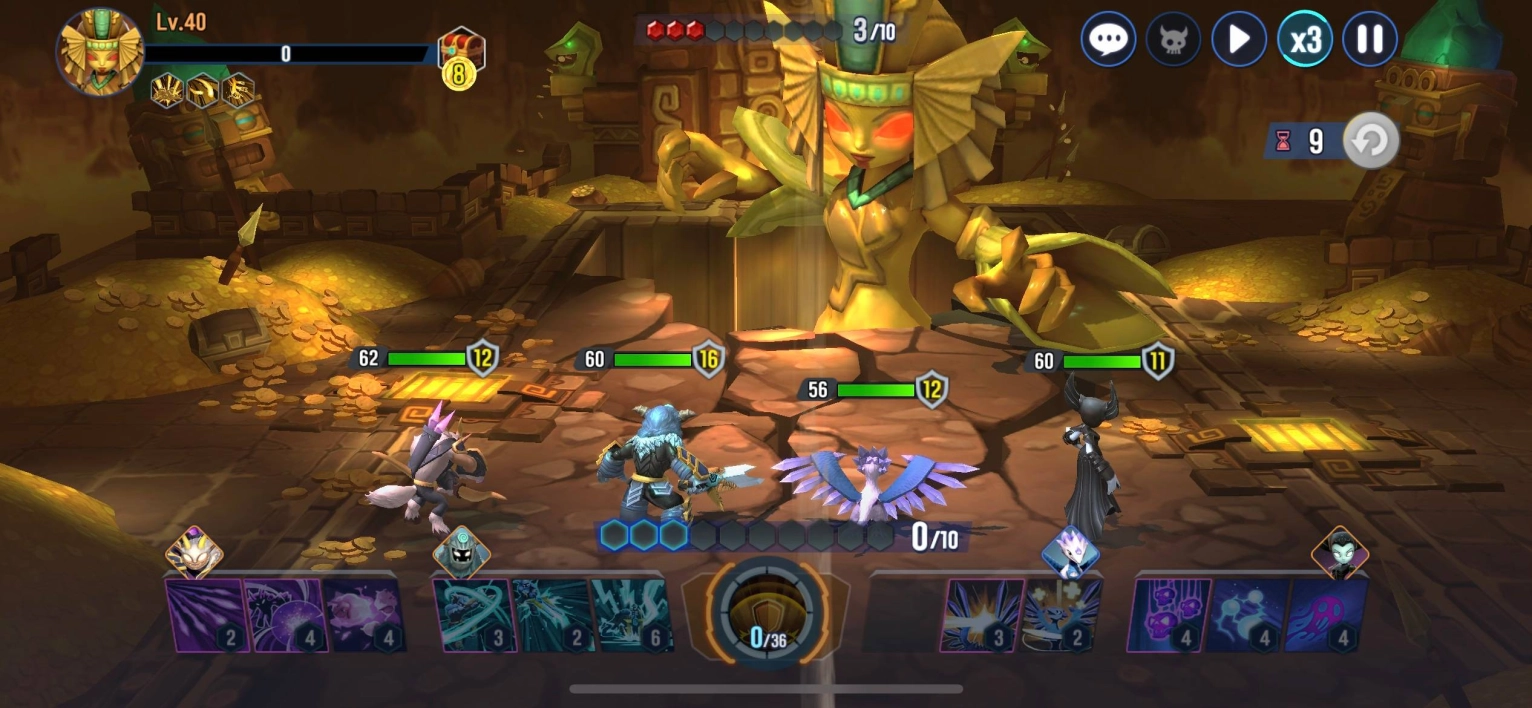Image resolution: width=1532 pixels, height=708 pixels.
Task: Toggle the x3 battle speed
Action: click(1305, 40)
